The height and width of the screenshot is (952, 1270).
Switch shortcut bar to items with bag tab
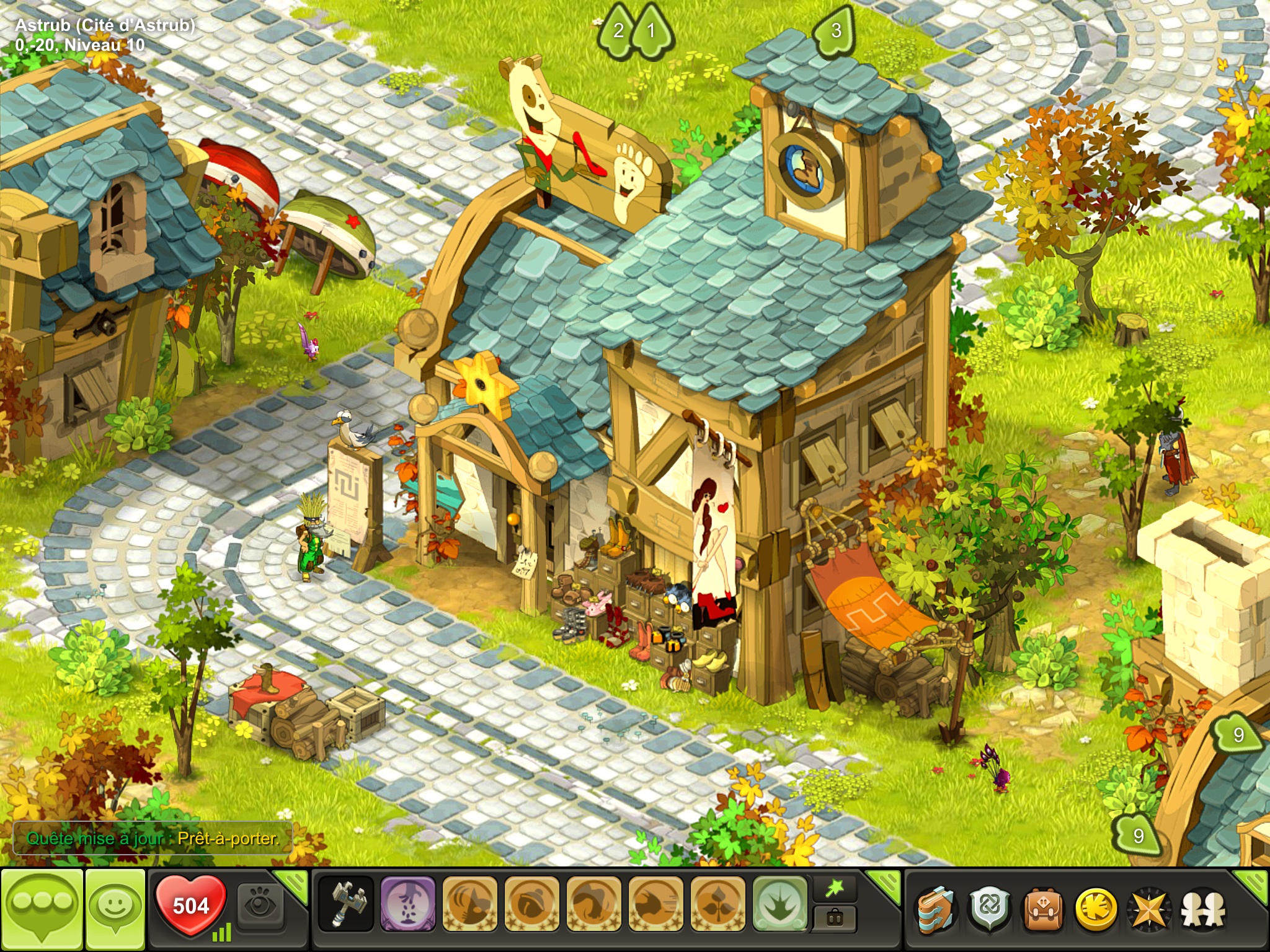835,919
